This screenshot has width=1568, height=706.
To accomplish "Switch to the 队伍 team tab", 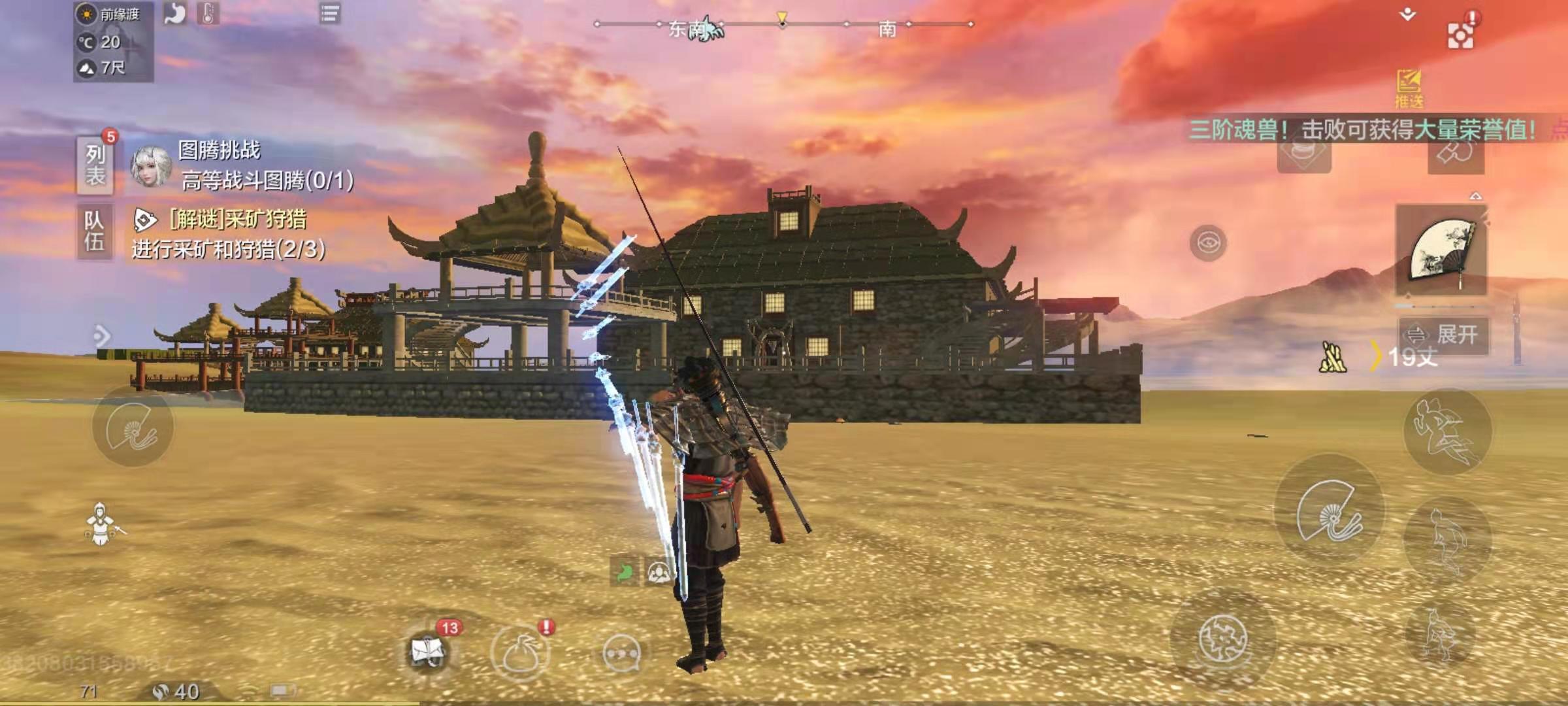I will tap(94, 231).
